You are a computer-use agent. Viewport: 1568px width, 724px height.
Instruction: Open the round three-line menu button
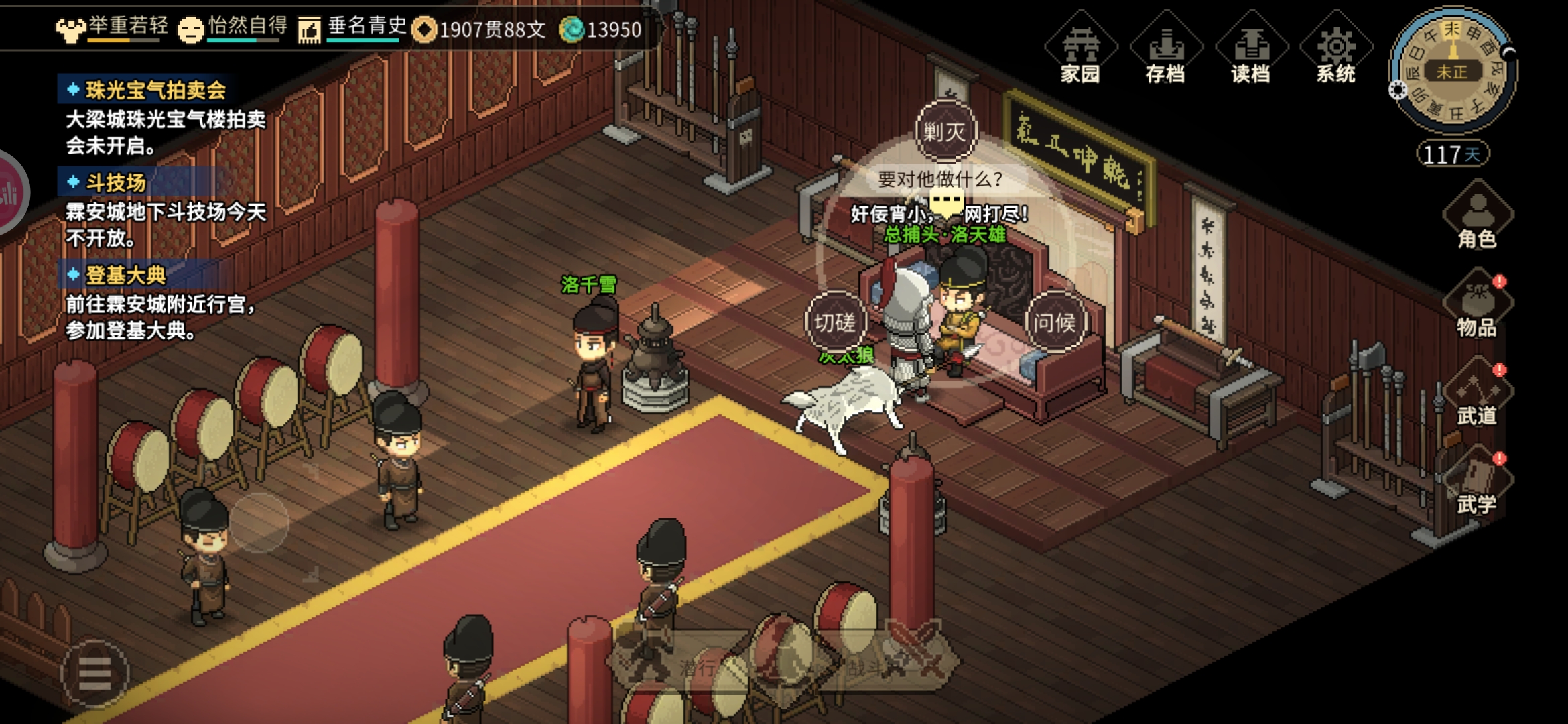point(94,673)
